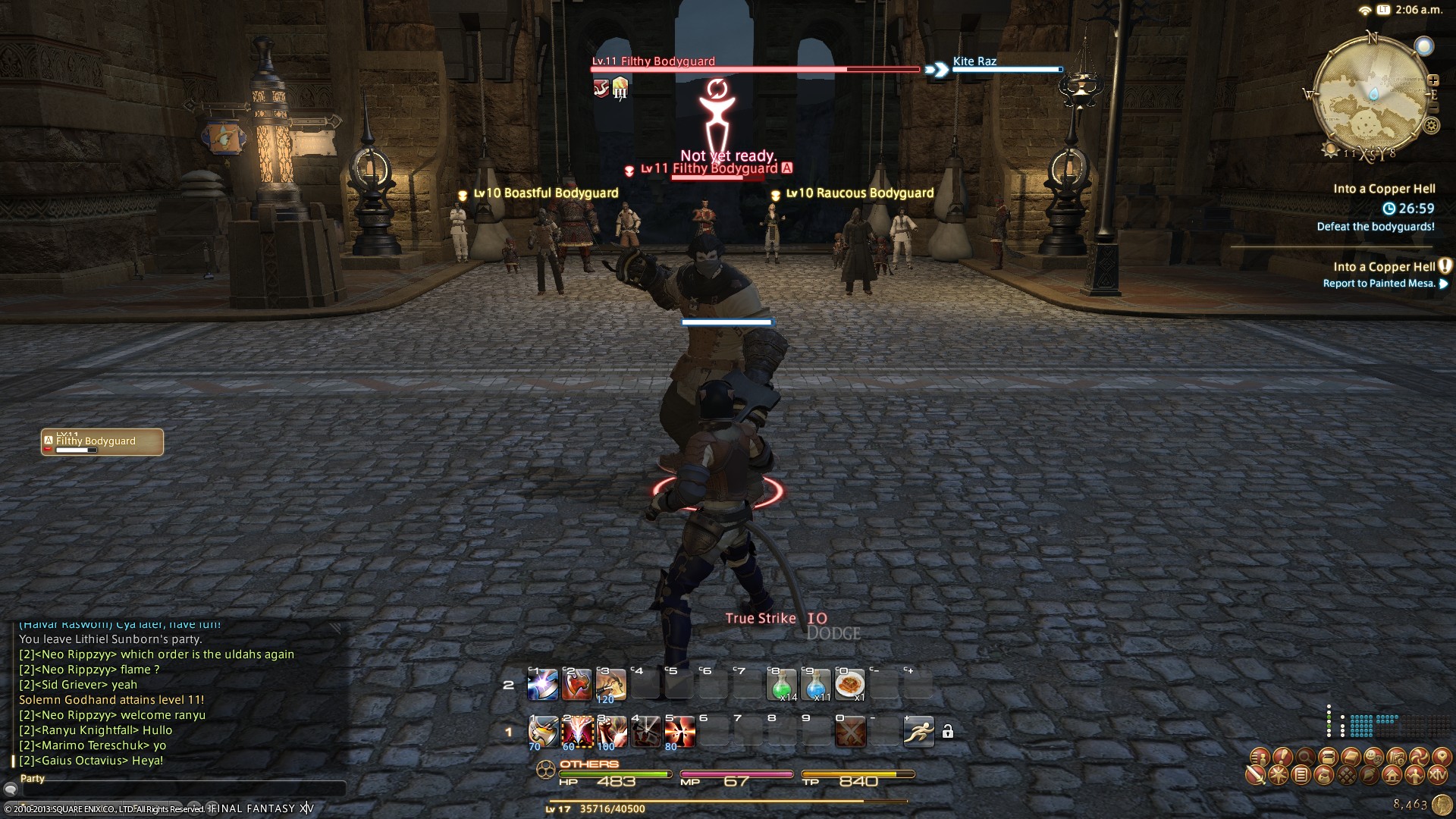1456x819 pixels.
Task: Use the first axe ability, cost 70
Action: click(543, 731)
